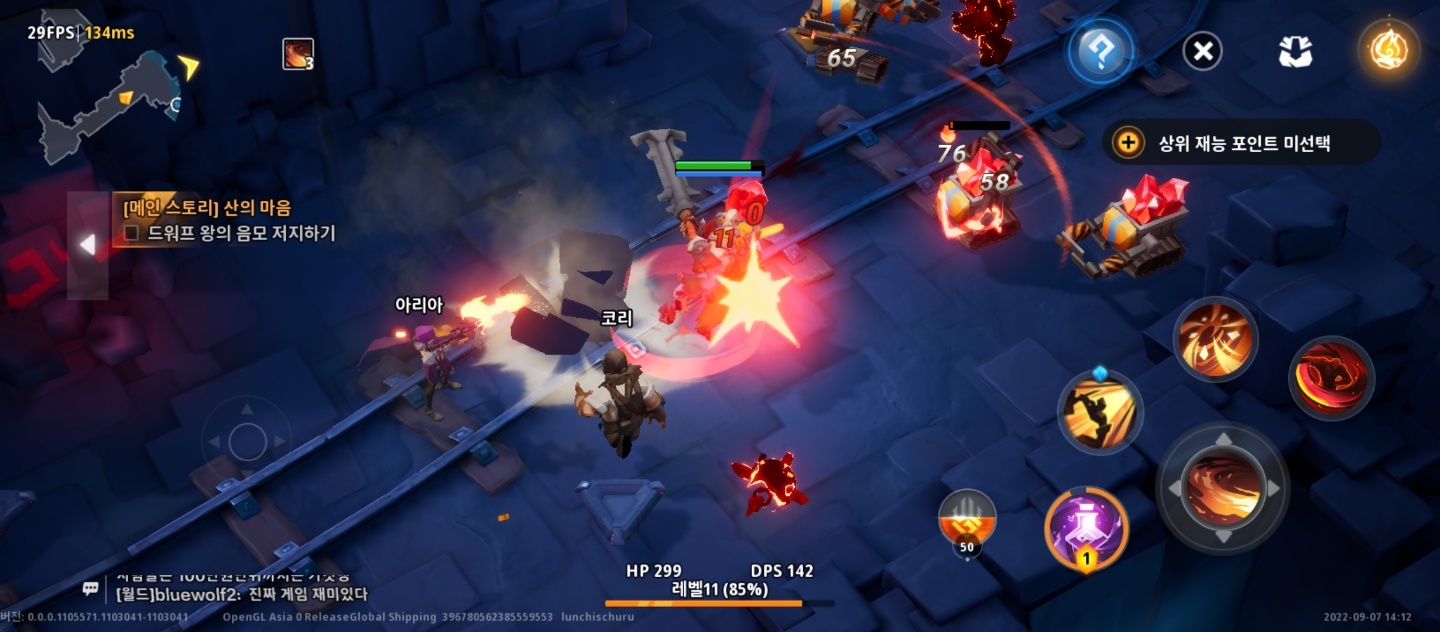Open the white hand-and-cube icon
Image resolution: width=1440 pixels, height=632 pixels.
(1295, 51)
